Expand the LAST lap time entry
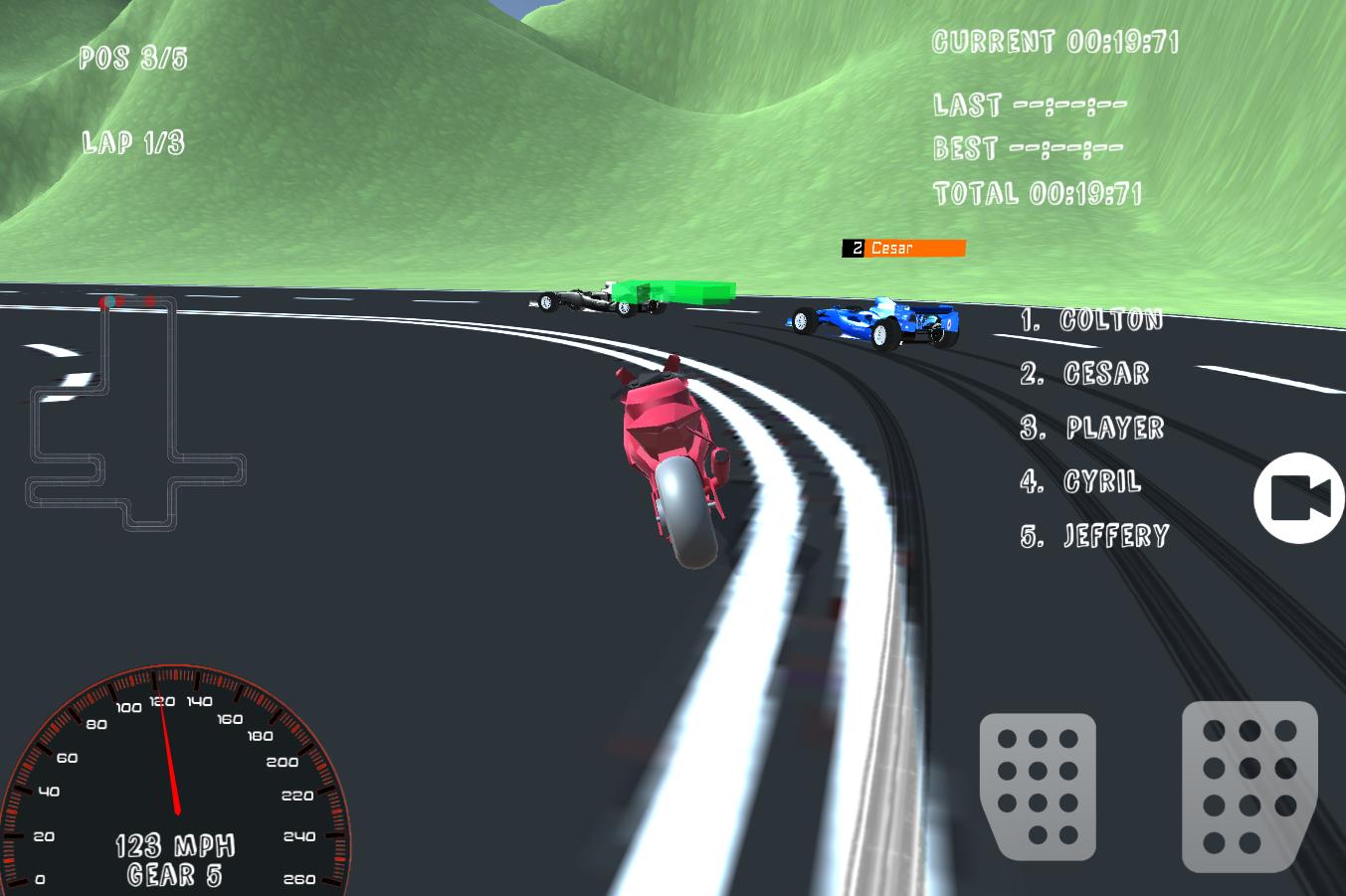This screenshot has height=896, width=1346. pos(1028,103)
